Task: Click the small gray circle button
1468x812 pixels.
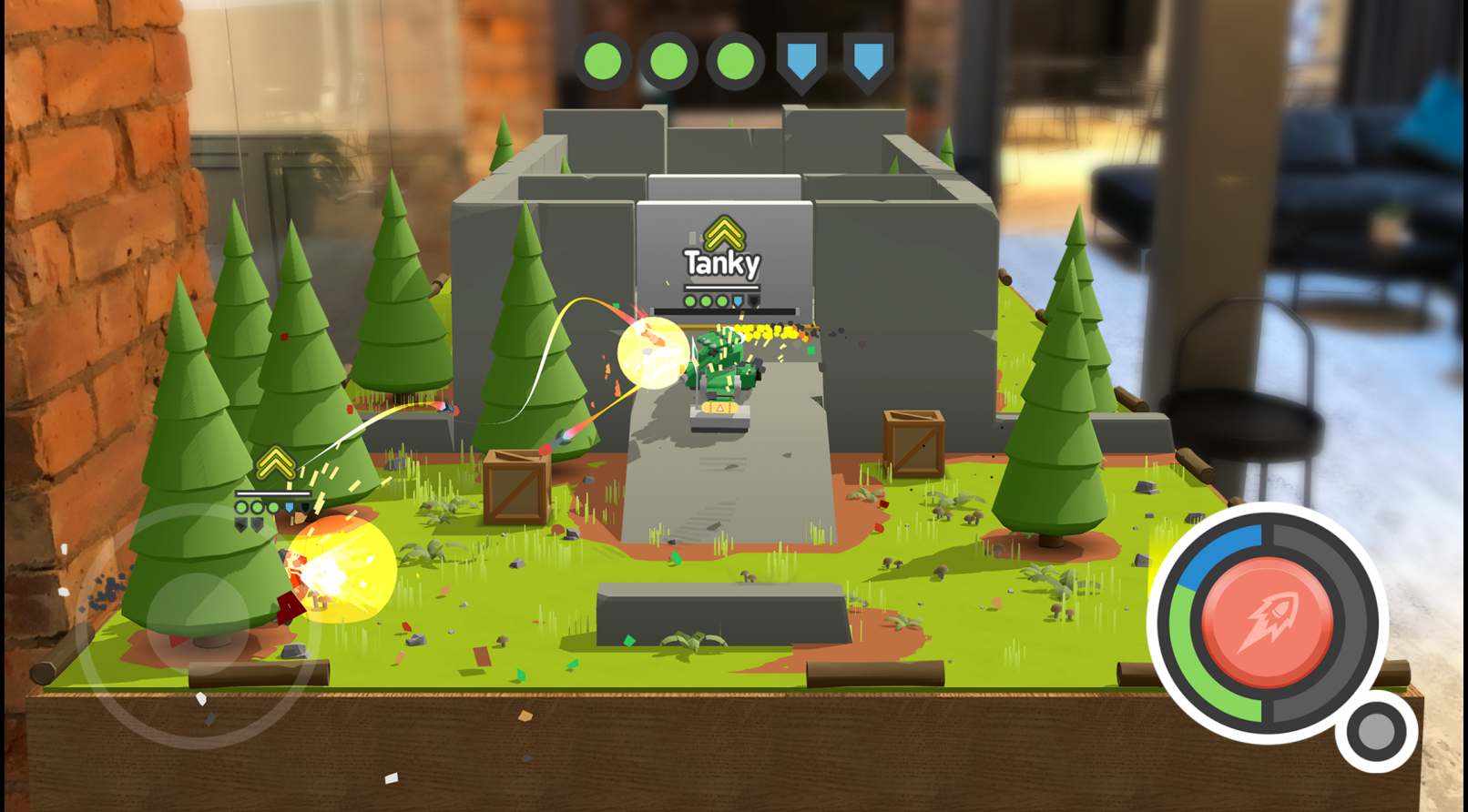Action: tap(1376, 731)
